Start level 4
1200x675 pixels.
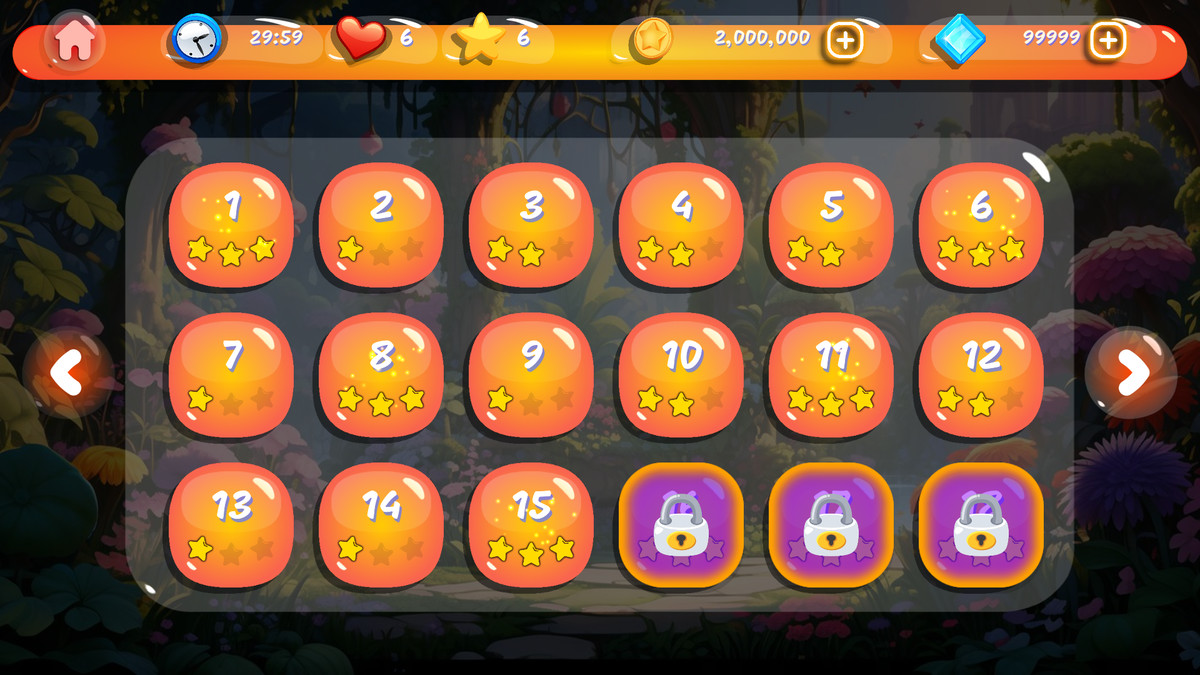click(681, 225)
